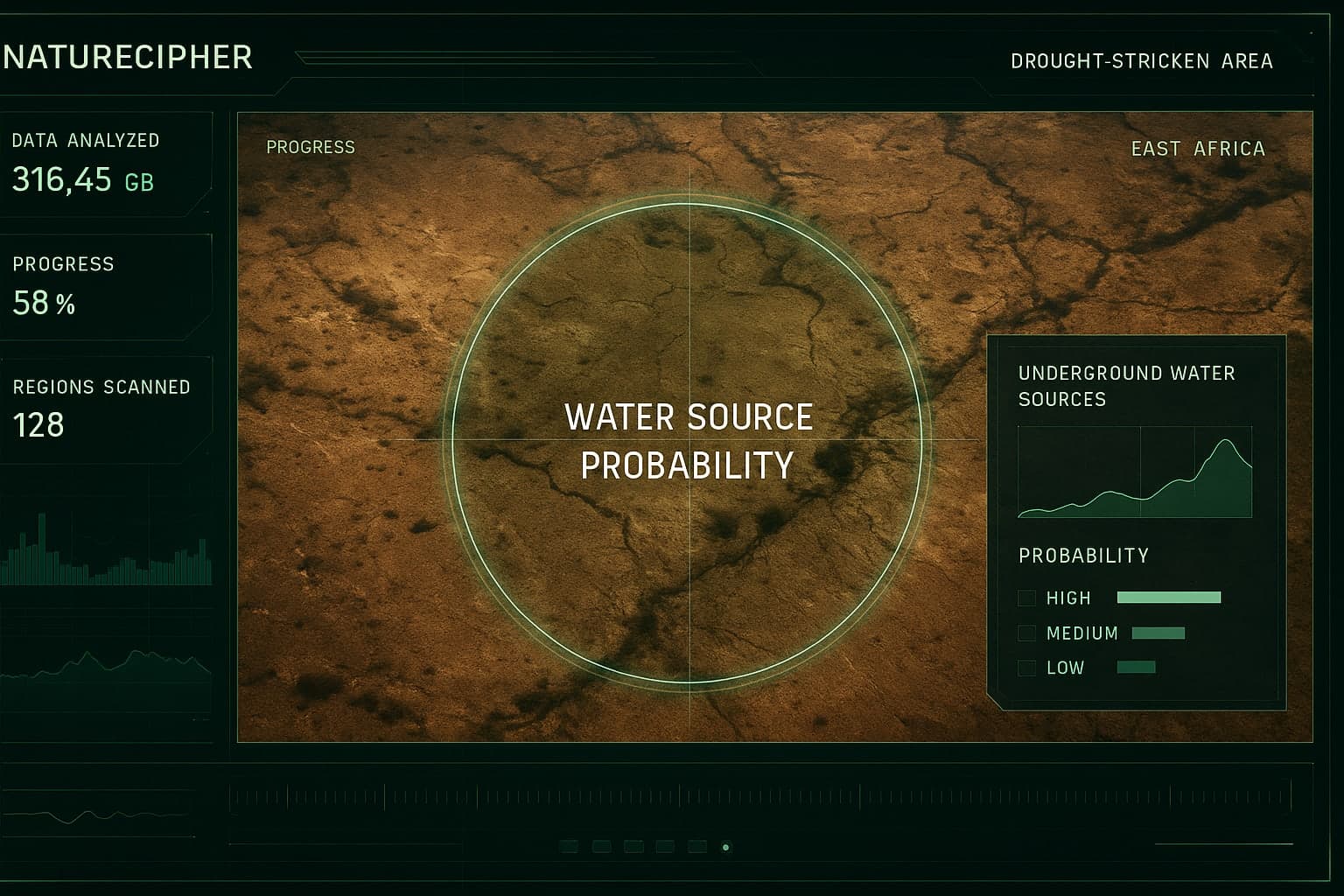This screenshot has width=1344, height=896.
Task: Toggle the LOW probability checkbox
Action: [1026, 668]
